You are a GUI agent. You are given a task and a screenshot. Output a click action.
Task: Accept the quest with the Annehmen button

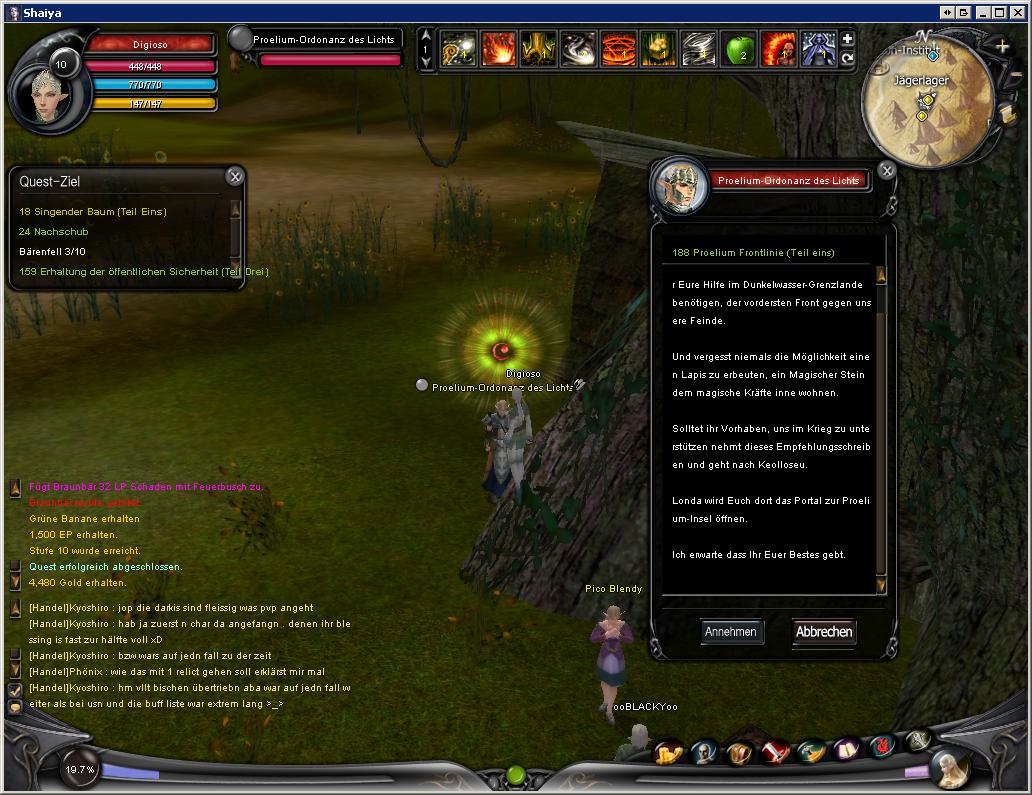pos(731,632)
